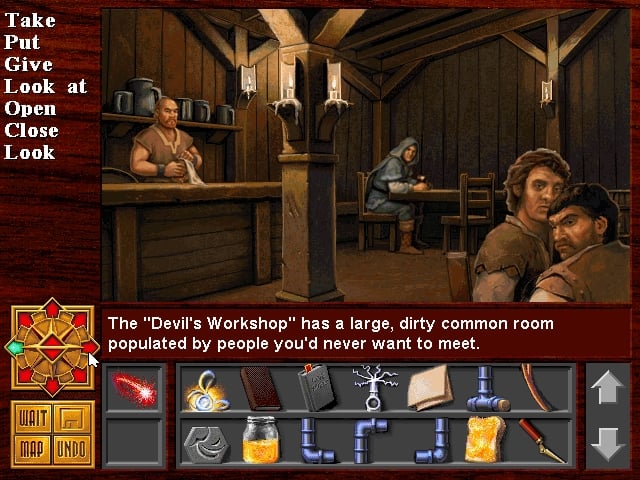This screenshot has height=480, width=640.
Task: Open the floppy disk save menu
Action: (70, 416)
